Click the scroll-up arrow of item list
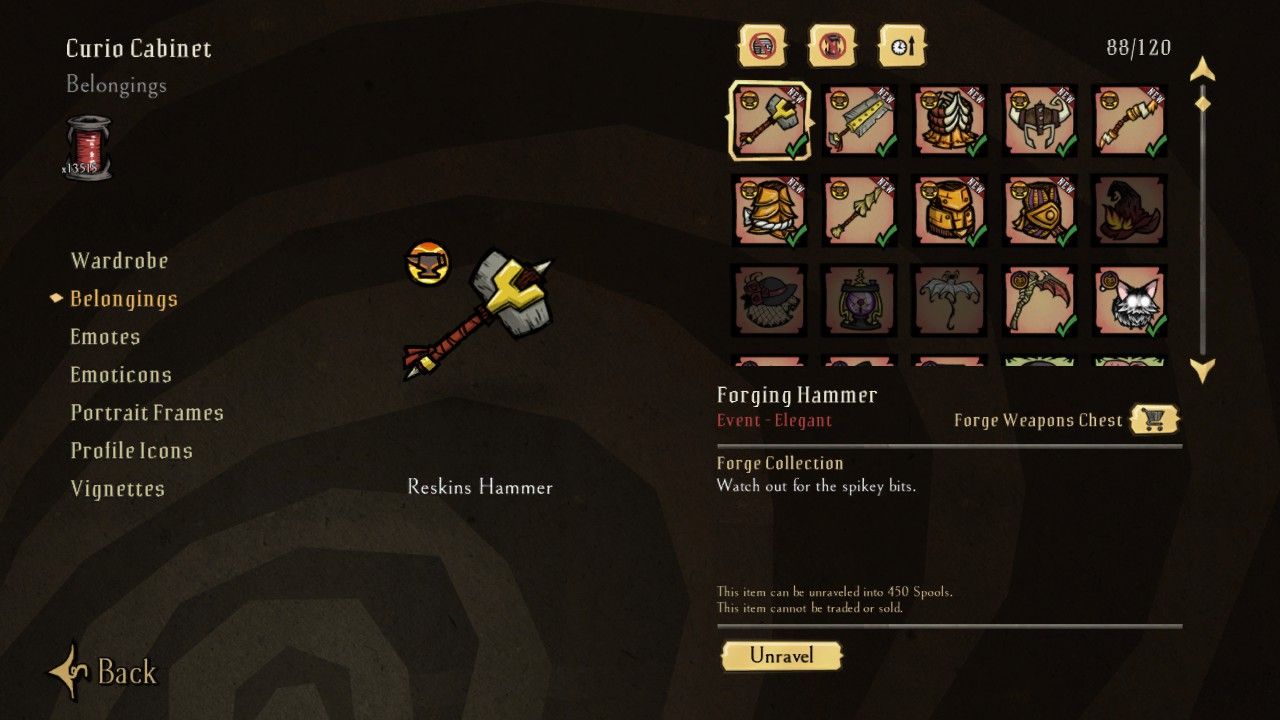This screenshot has width=1280, height=720. [1202, 69]
